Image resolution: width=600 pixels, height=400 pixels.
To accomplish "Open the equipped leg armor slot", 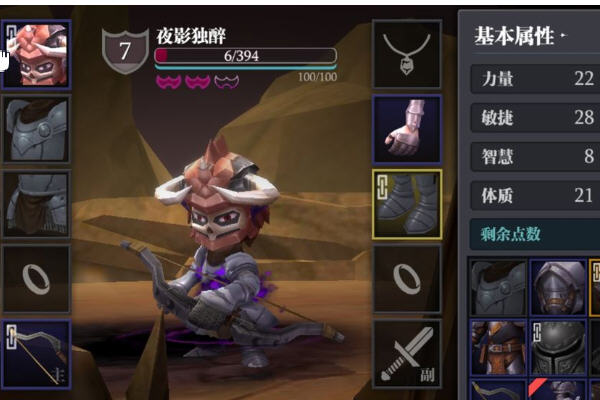I will click(37, 204).
